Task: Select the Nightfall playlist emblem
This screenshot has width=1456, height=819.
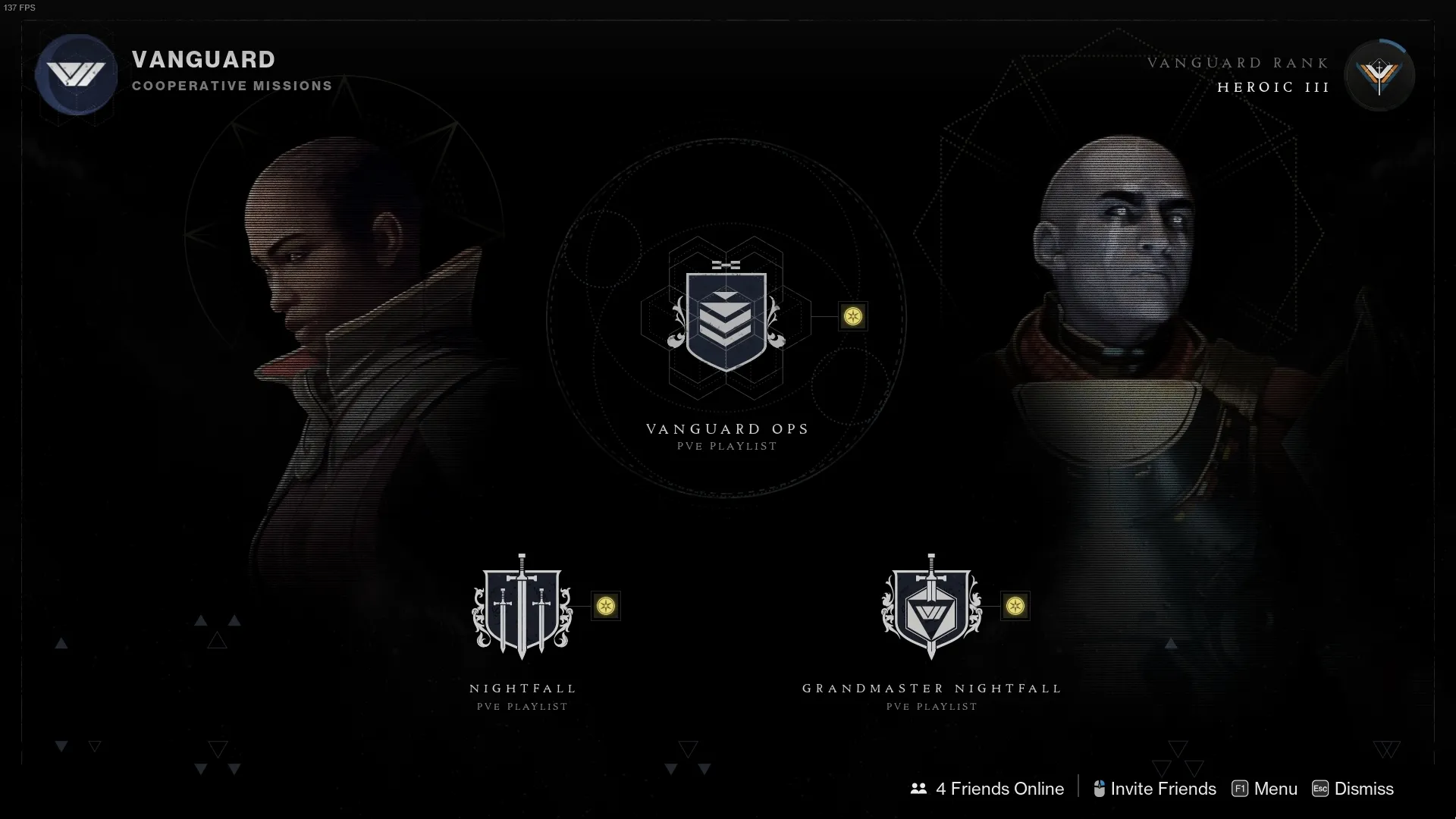Action: click(x=522, y=607)
